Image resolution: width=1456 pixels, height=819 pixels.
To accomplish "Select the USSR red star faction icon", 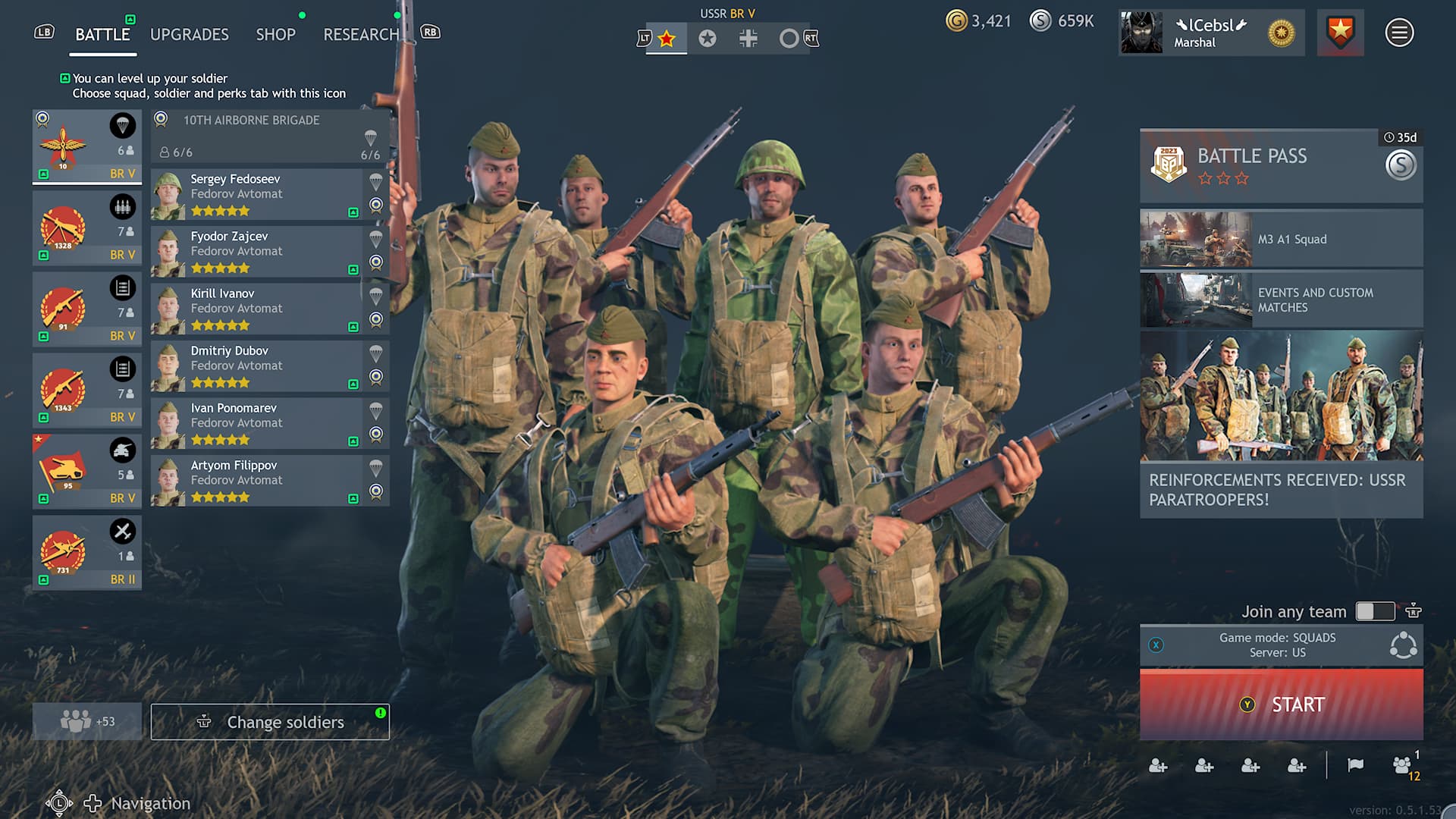I will (667, 37).
